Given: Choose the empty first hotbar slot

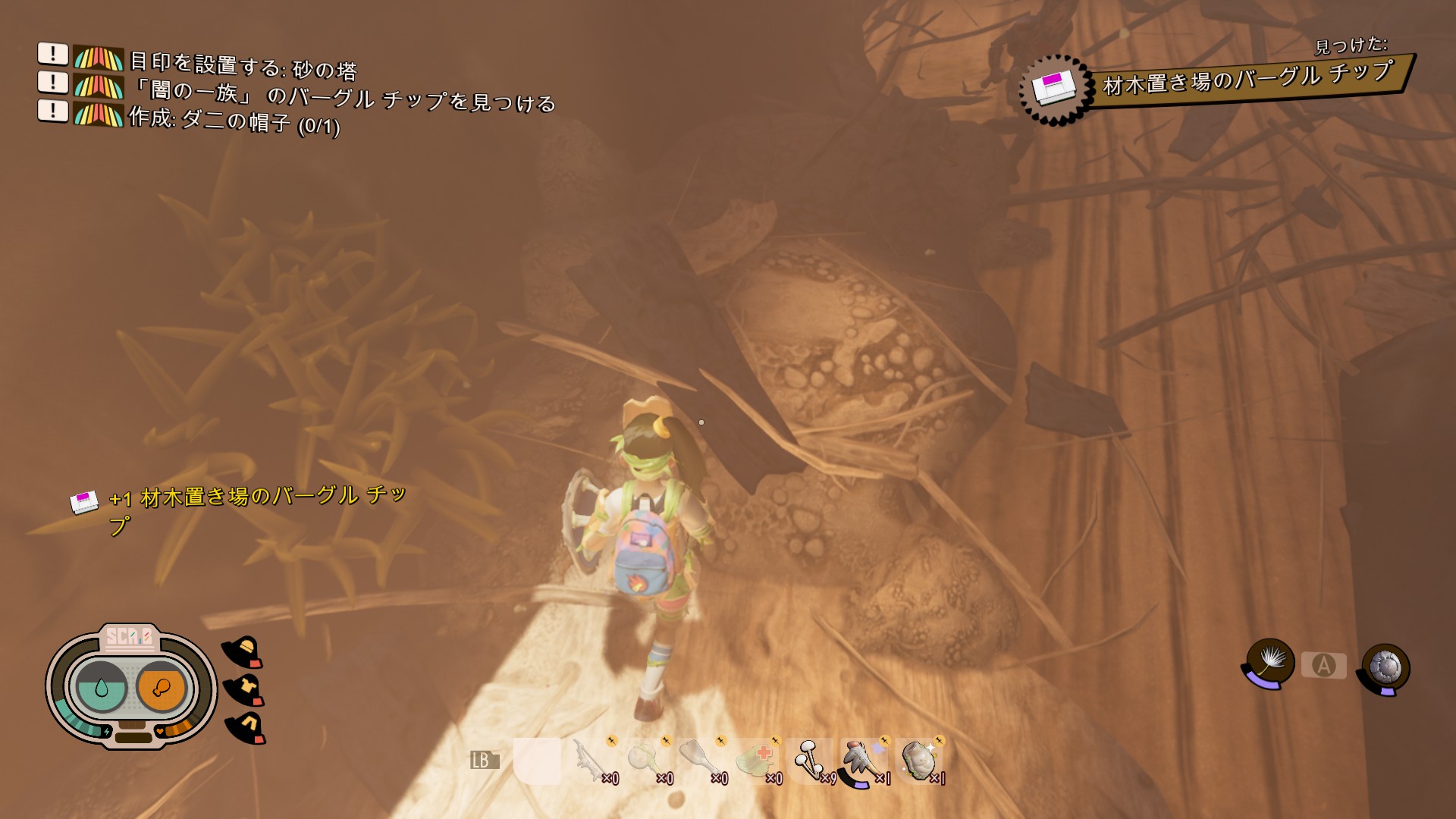Looking at the screenshot, I should click(537, 761).
